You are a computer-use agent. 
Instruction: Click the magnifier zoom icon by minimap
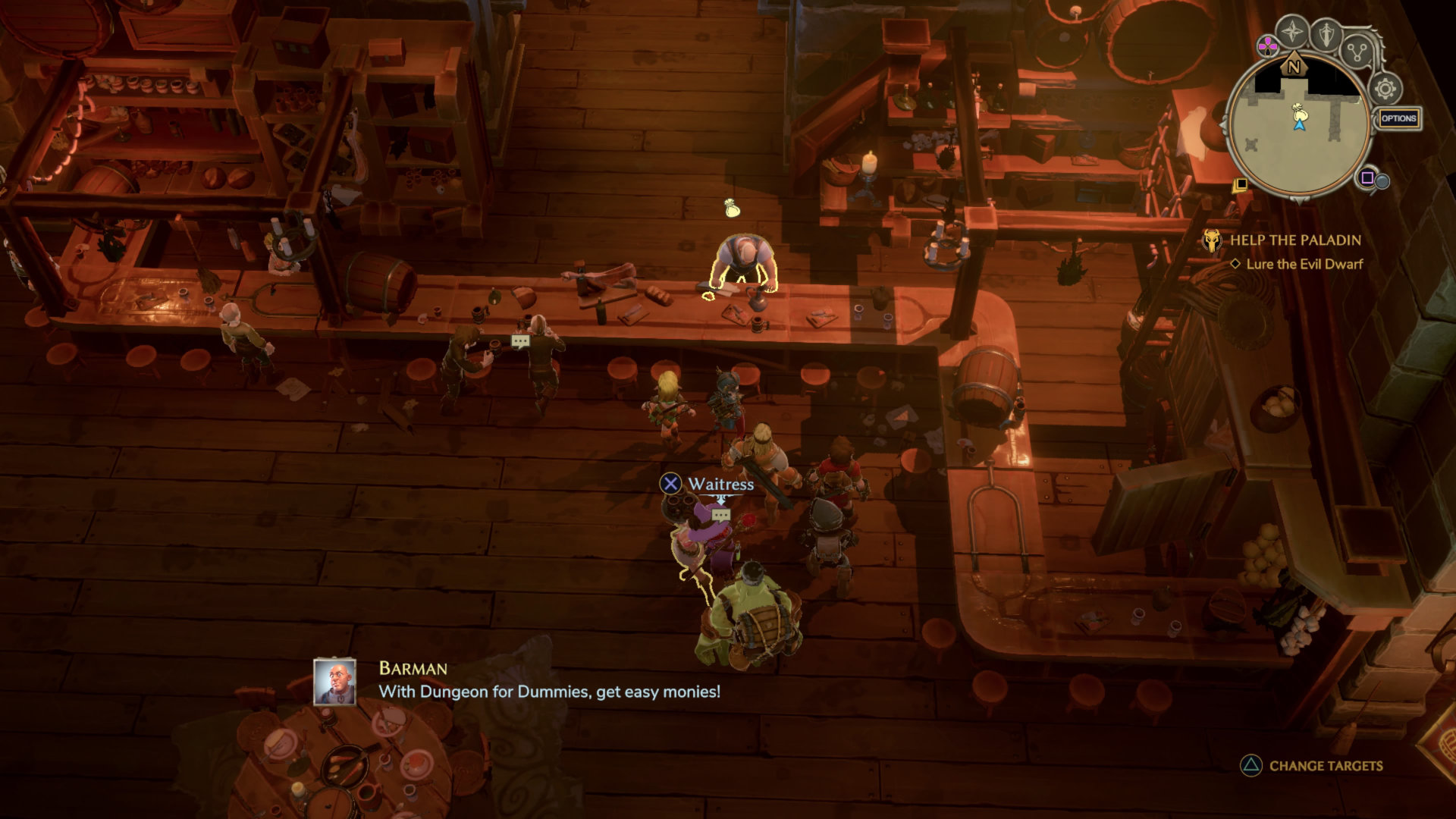pyautogui.click(x=1382, y=181)
